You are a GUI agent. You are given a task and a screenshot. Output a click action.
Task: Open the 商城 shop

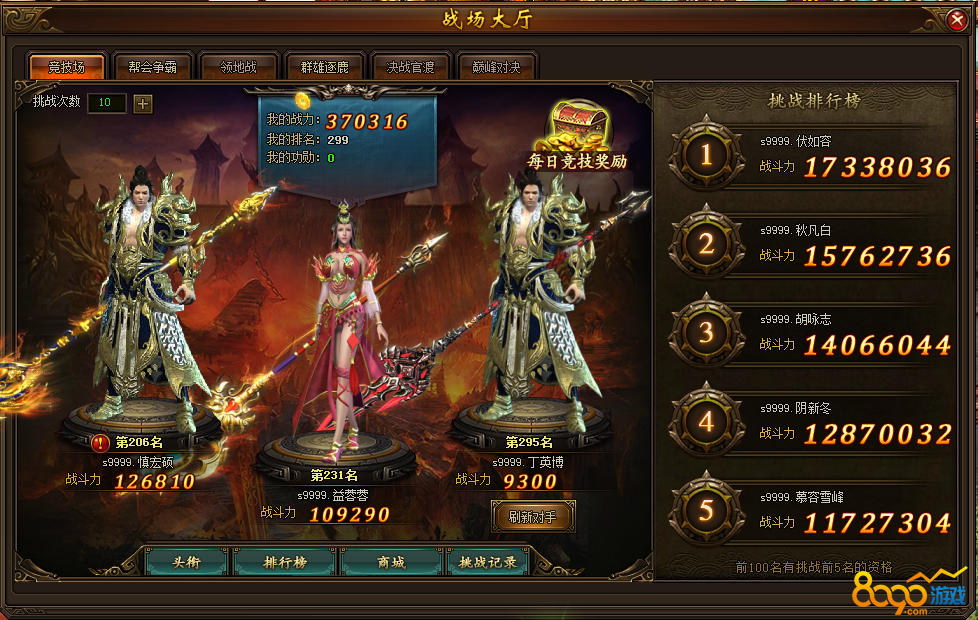[391, 562]
